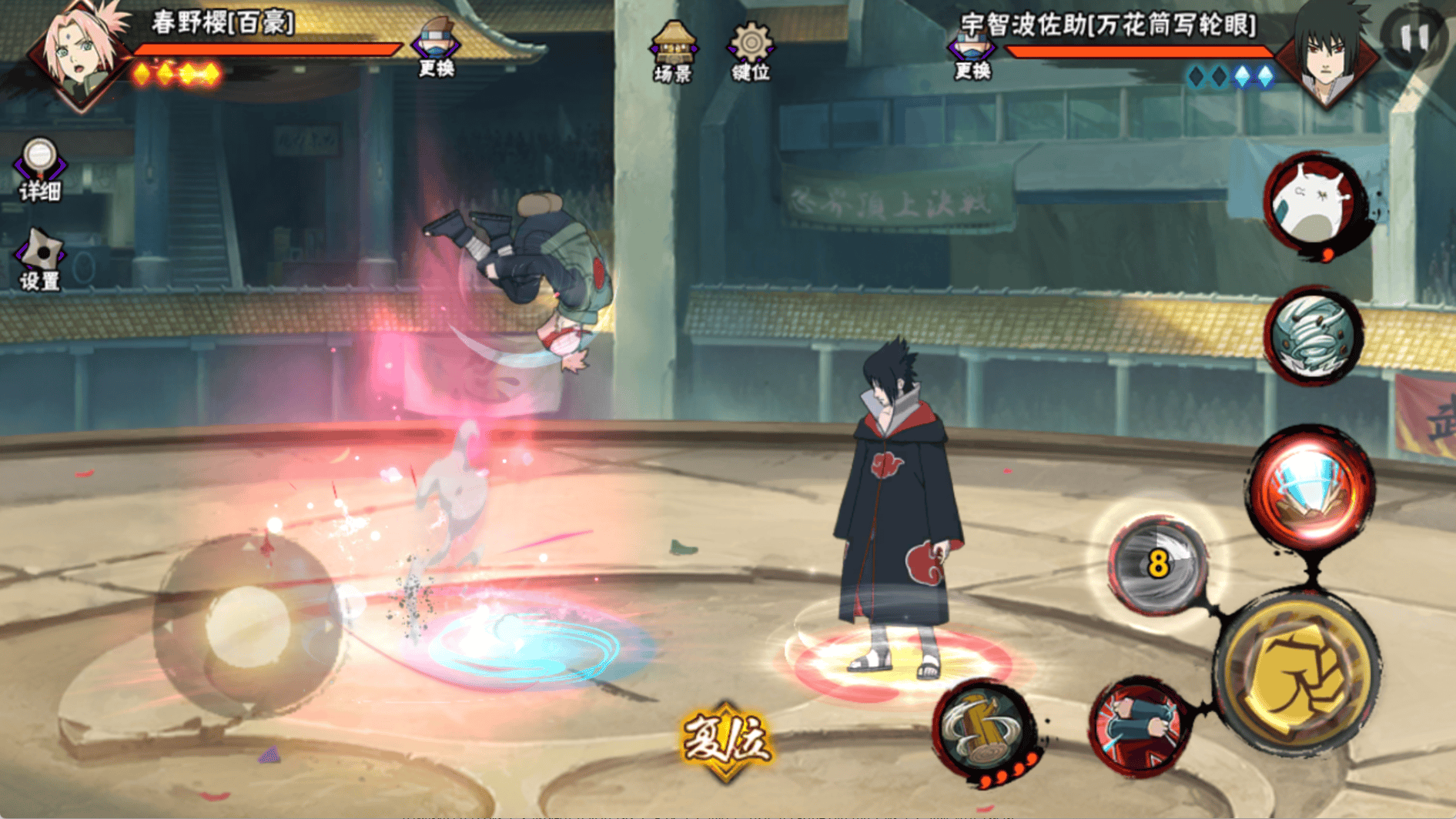Viewport: 1456px width, 819px height.
Task: Open the 设置 settings menu
Action: [39, 260]
